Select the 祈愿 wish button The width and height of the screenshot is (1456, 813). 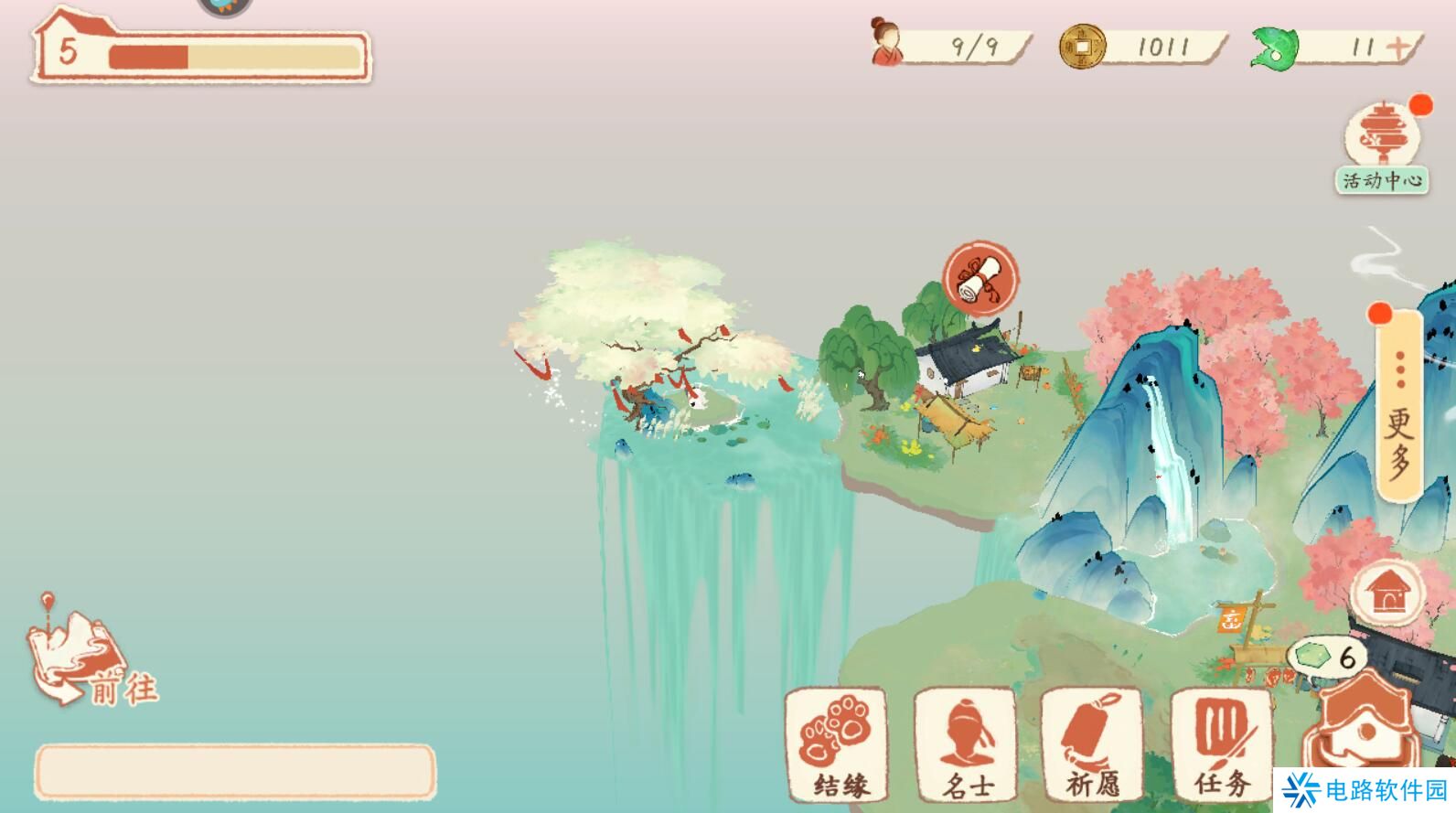(1092, 744)
